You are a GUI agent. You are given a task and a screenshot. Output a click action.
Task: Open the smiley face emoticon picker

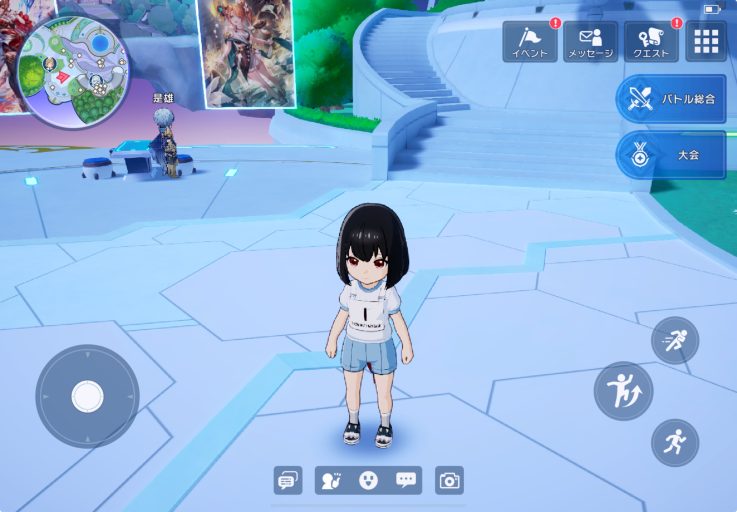(x=368, y=480)
